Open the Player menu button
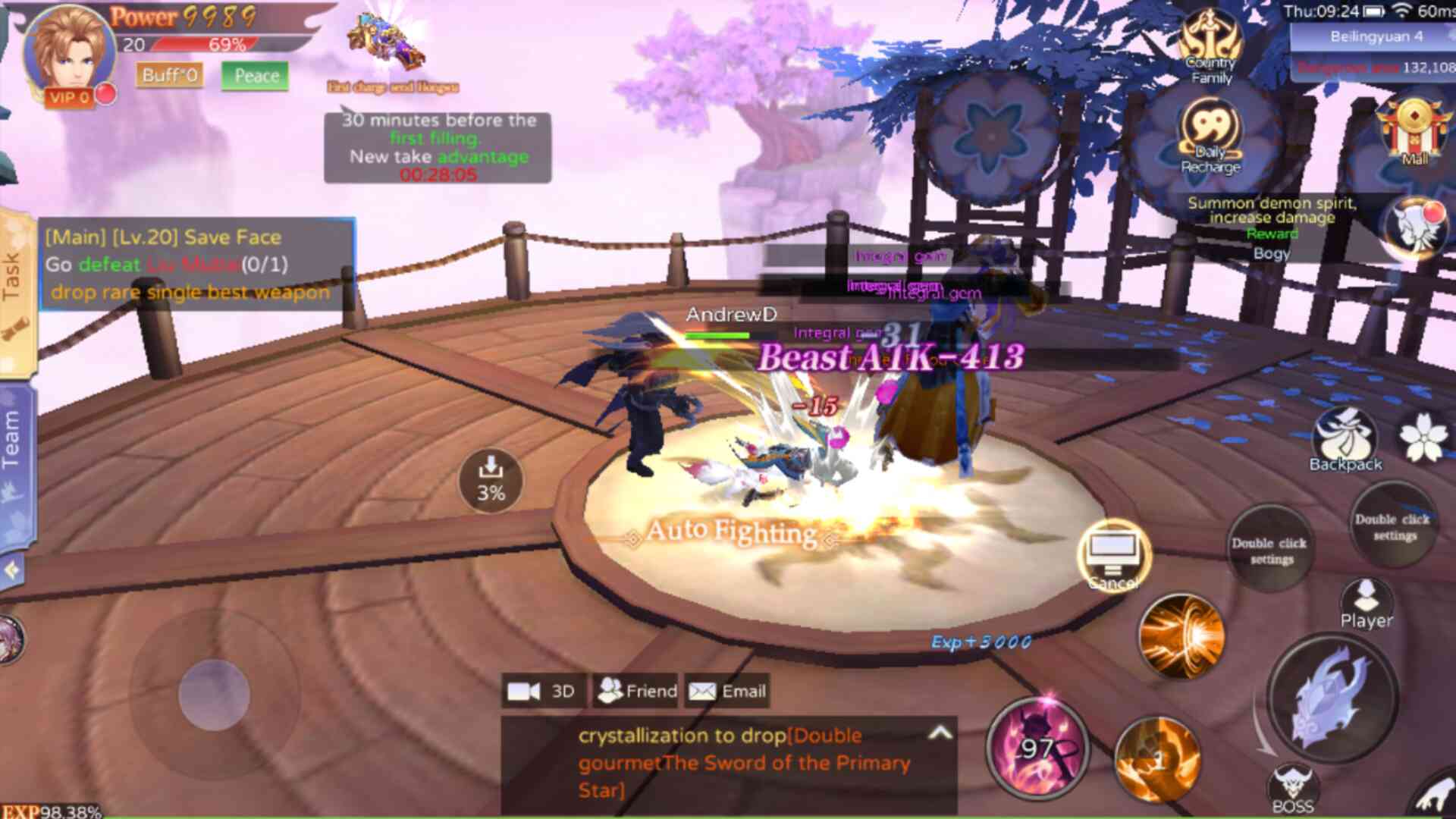This screenshot has width=1456, height=819. pos(1366,603)
